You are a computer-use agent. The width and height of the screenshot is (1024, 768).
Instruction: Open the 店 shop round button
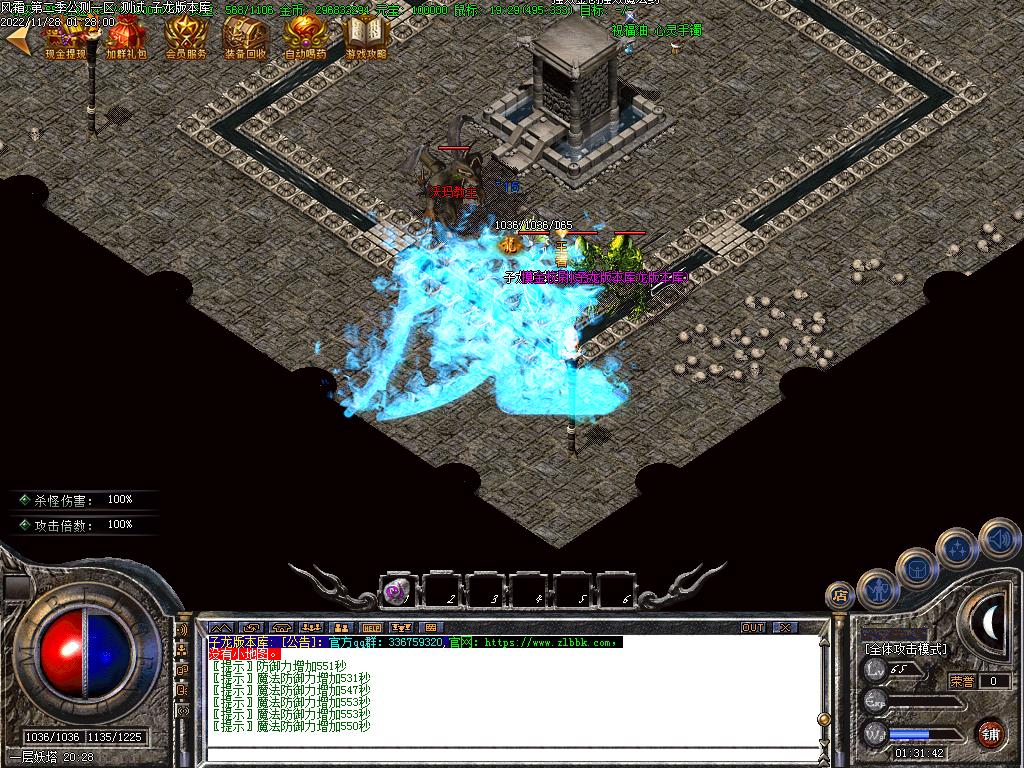[840, 596]
